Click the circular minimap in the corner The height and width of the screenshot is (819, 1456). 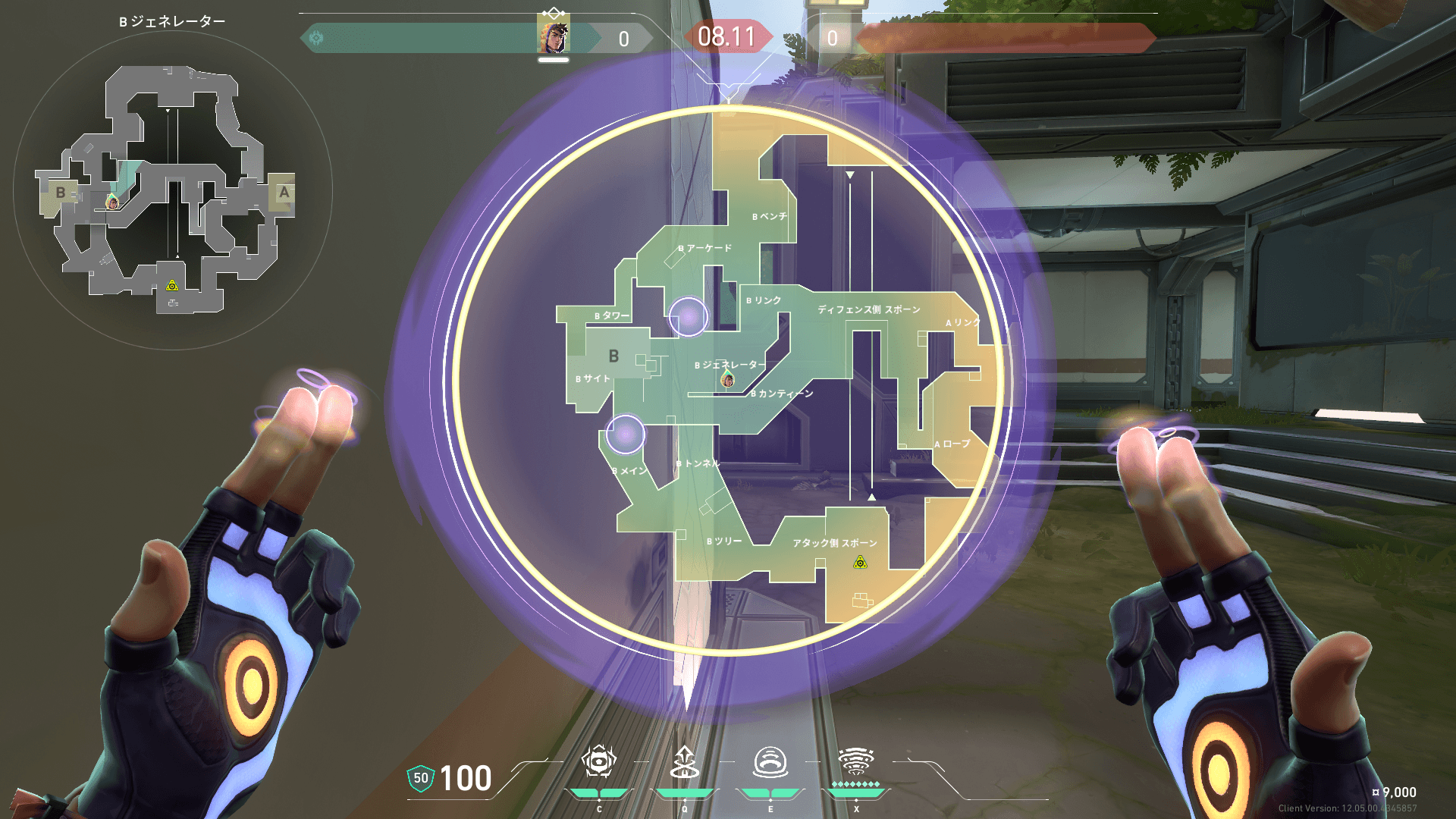[173, 190]
